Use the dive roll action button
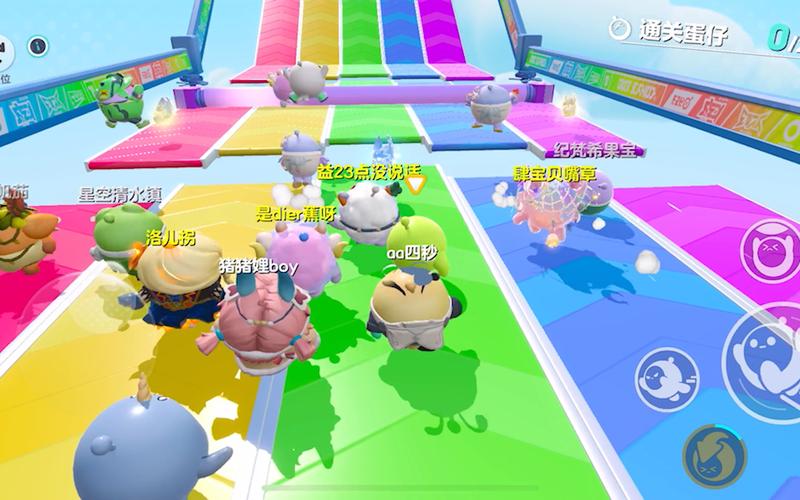 [x=663, y=377]
